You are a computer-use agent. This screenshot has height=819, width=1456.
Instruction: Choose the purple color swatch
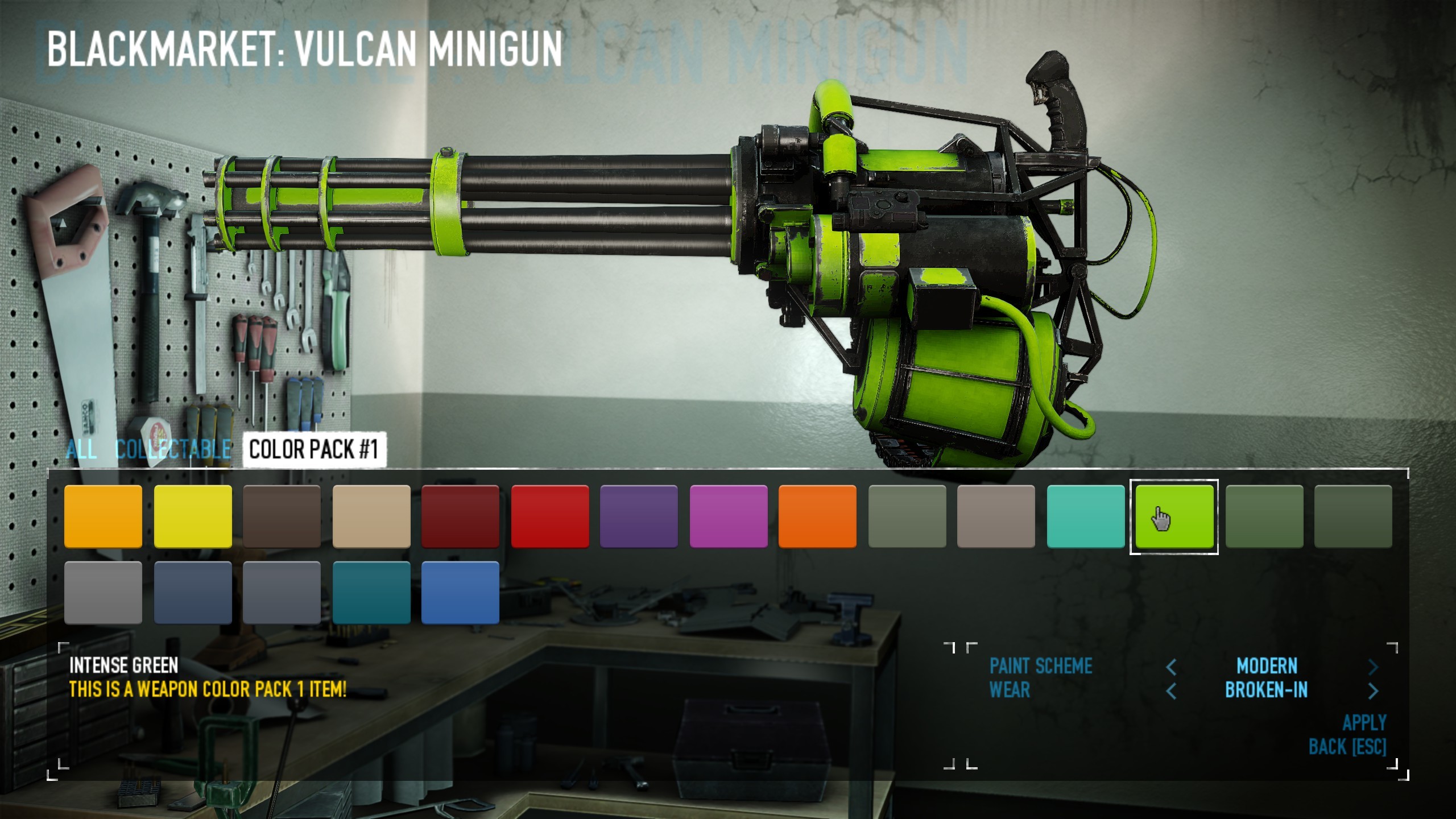[x=639, y=516]
